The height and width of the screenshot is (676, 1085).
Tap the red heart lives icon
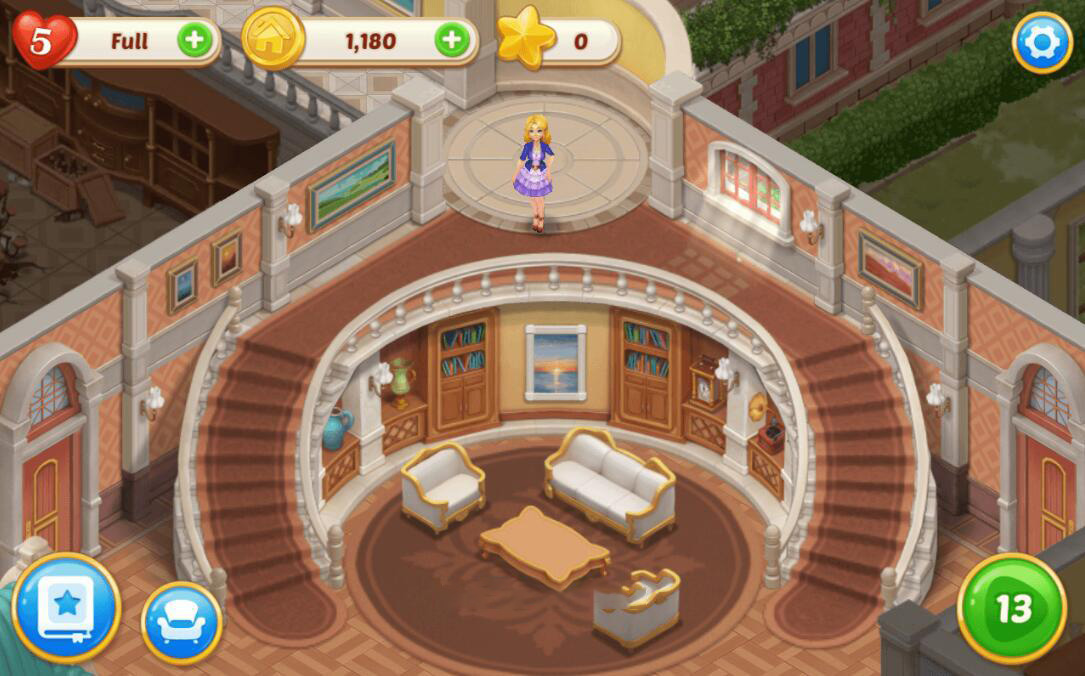(43, 41)
